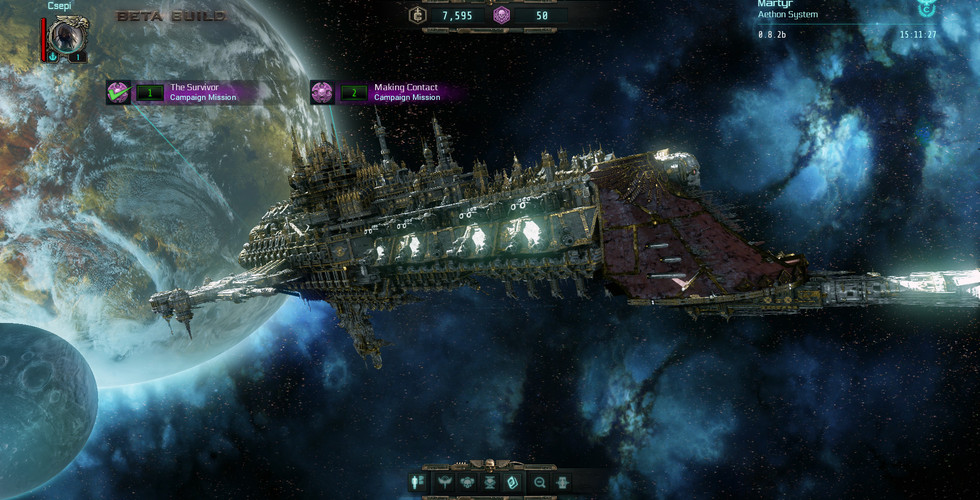Click the purple skull currency icon

(503, 15)
